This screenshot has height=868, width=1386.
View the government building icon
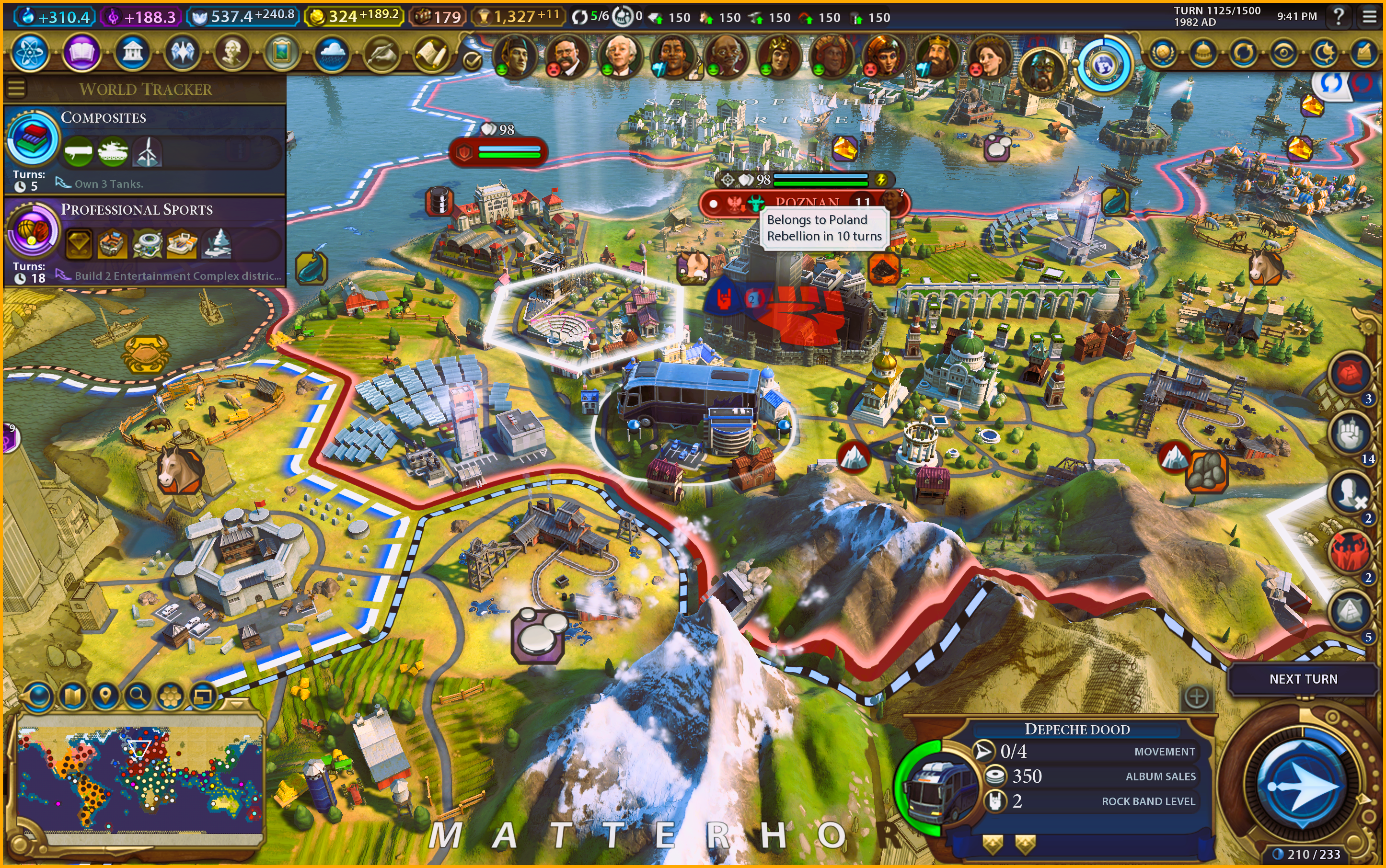click(132, 53)
